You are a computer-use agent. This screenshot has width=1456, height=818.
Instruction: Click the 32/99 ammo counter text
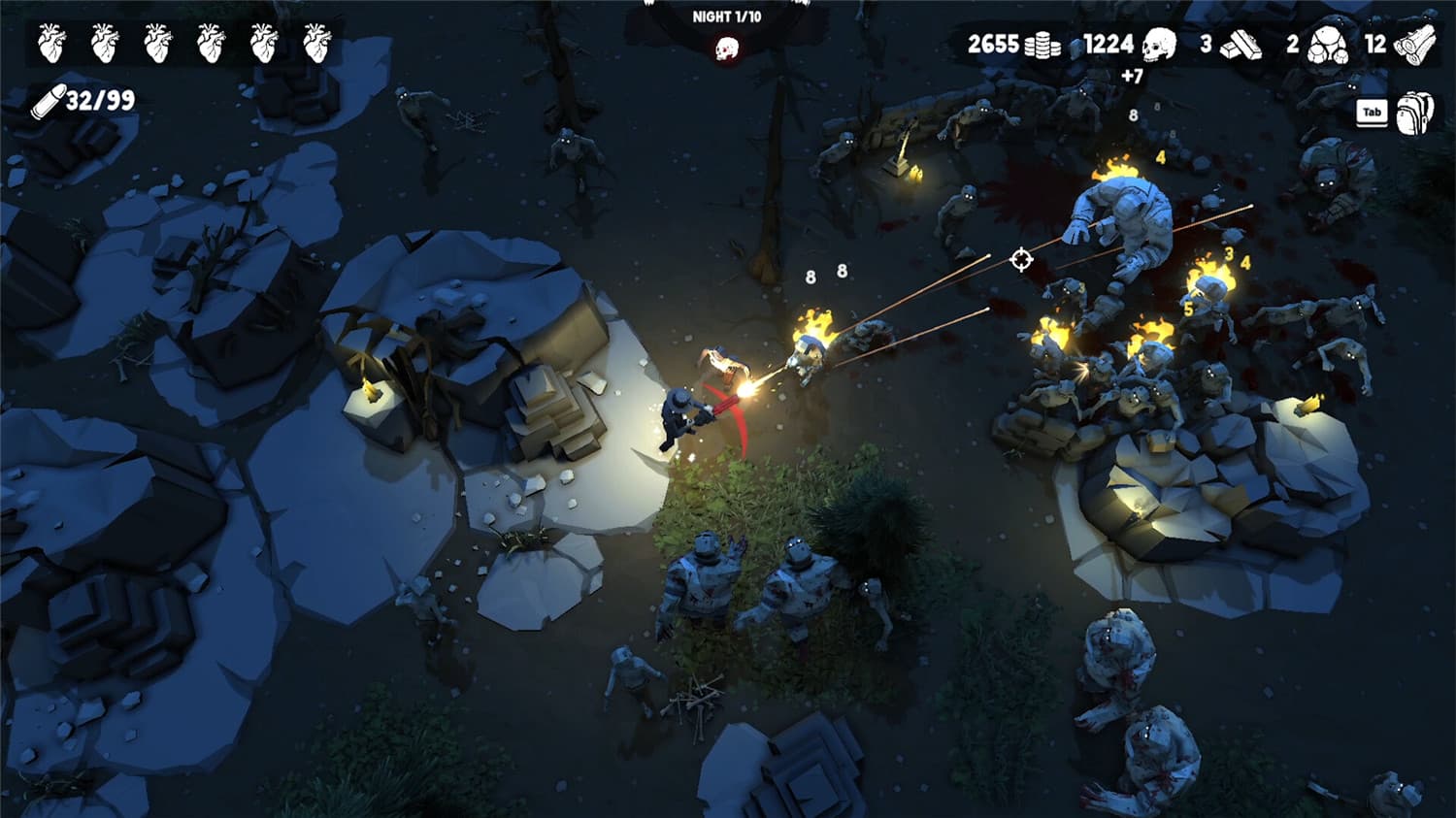pos(101,100)
